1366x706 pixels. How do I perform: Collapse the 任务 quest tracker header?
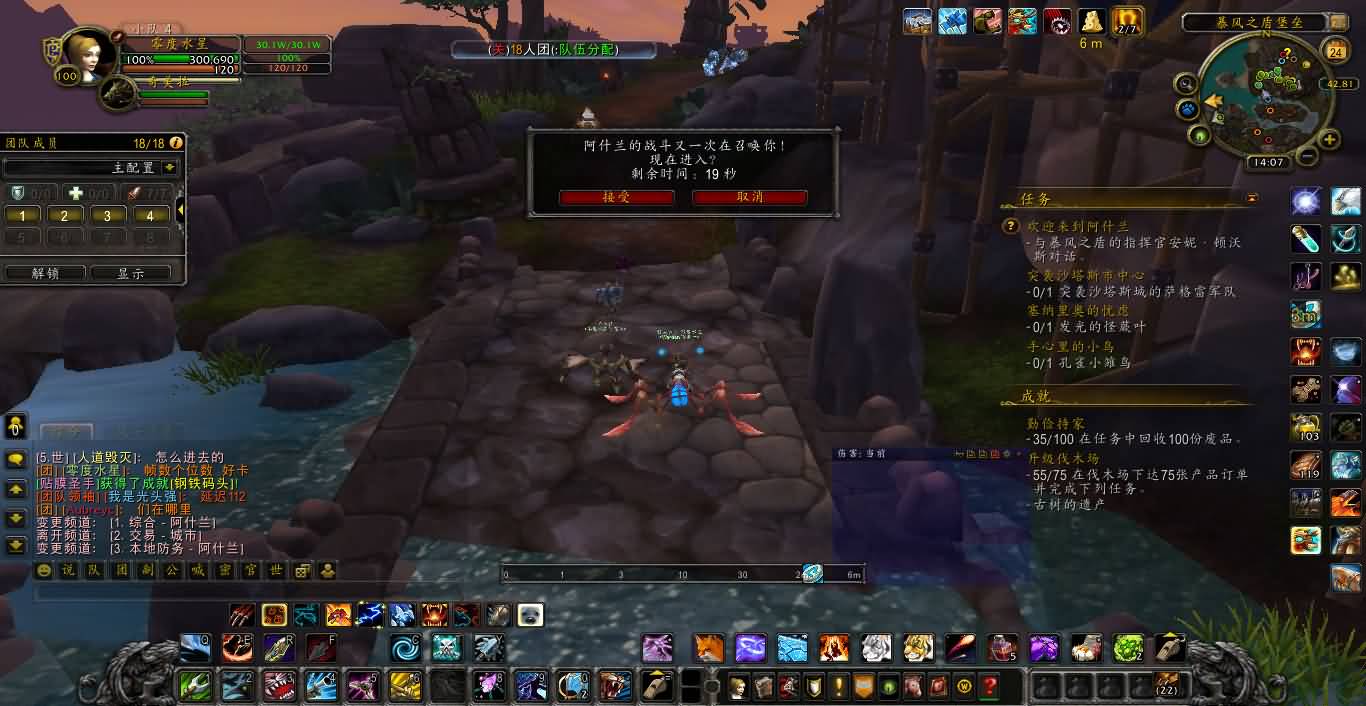point(1252,199)
